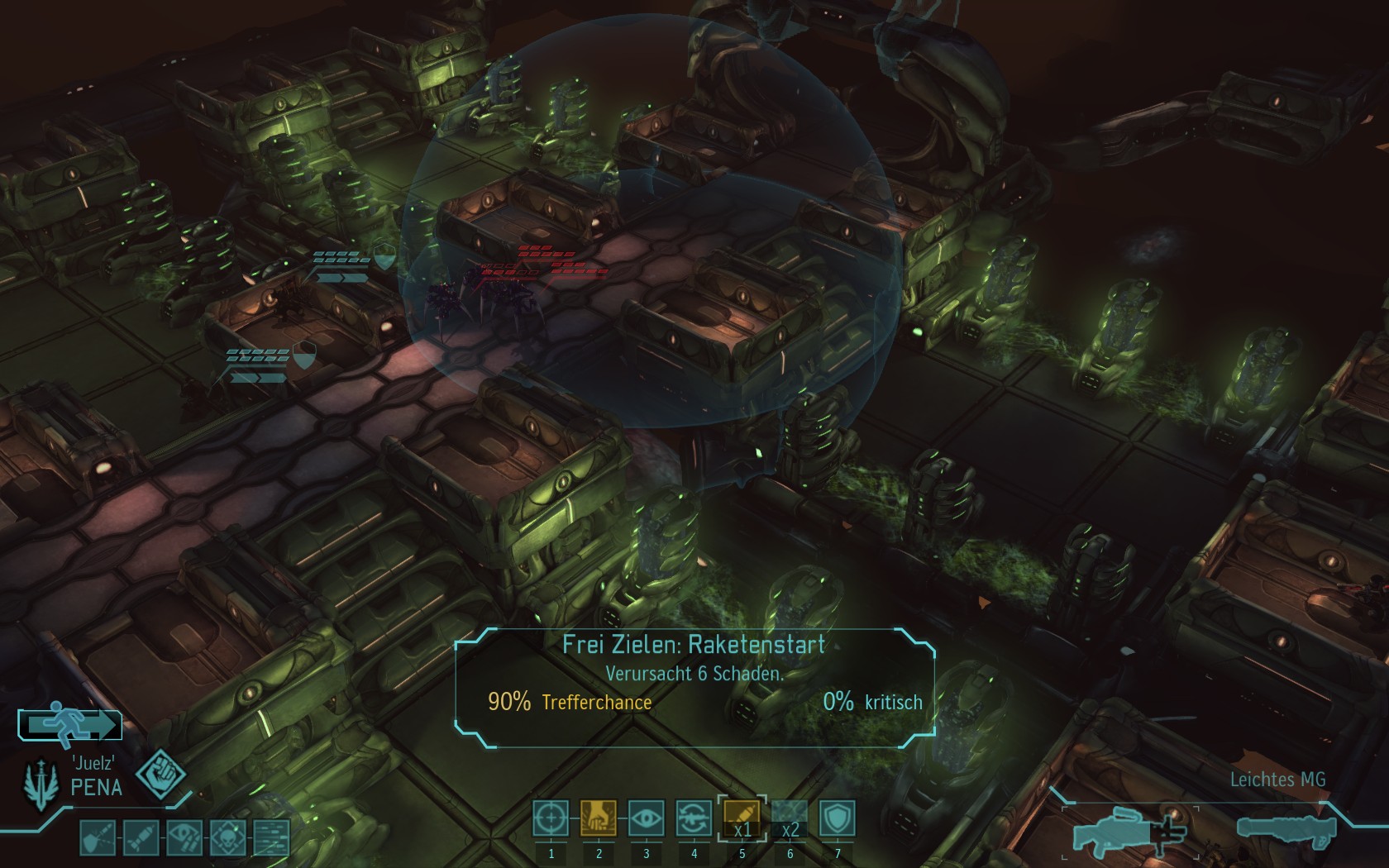View the shield and rocket perk icon

pyautogui.click(x=98, y=837)
